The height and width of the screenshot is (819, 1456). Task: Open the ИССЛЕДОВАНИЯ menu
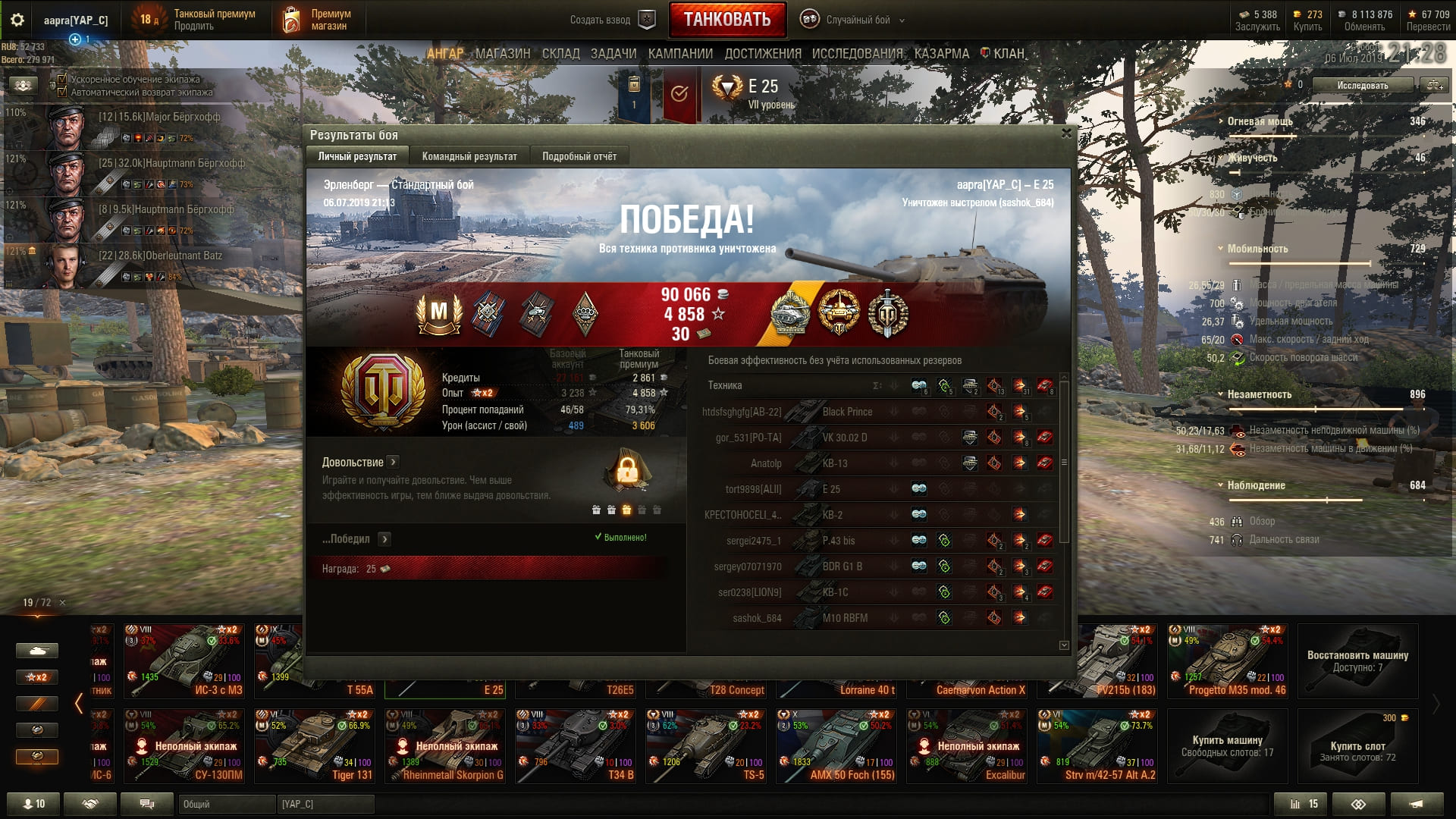coord(857,54)
